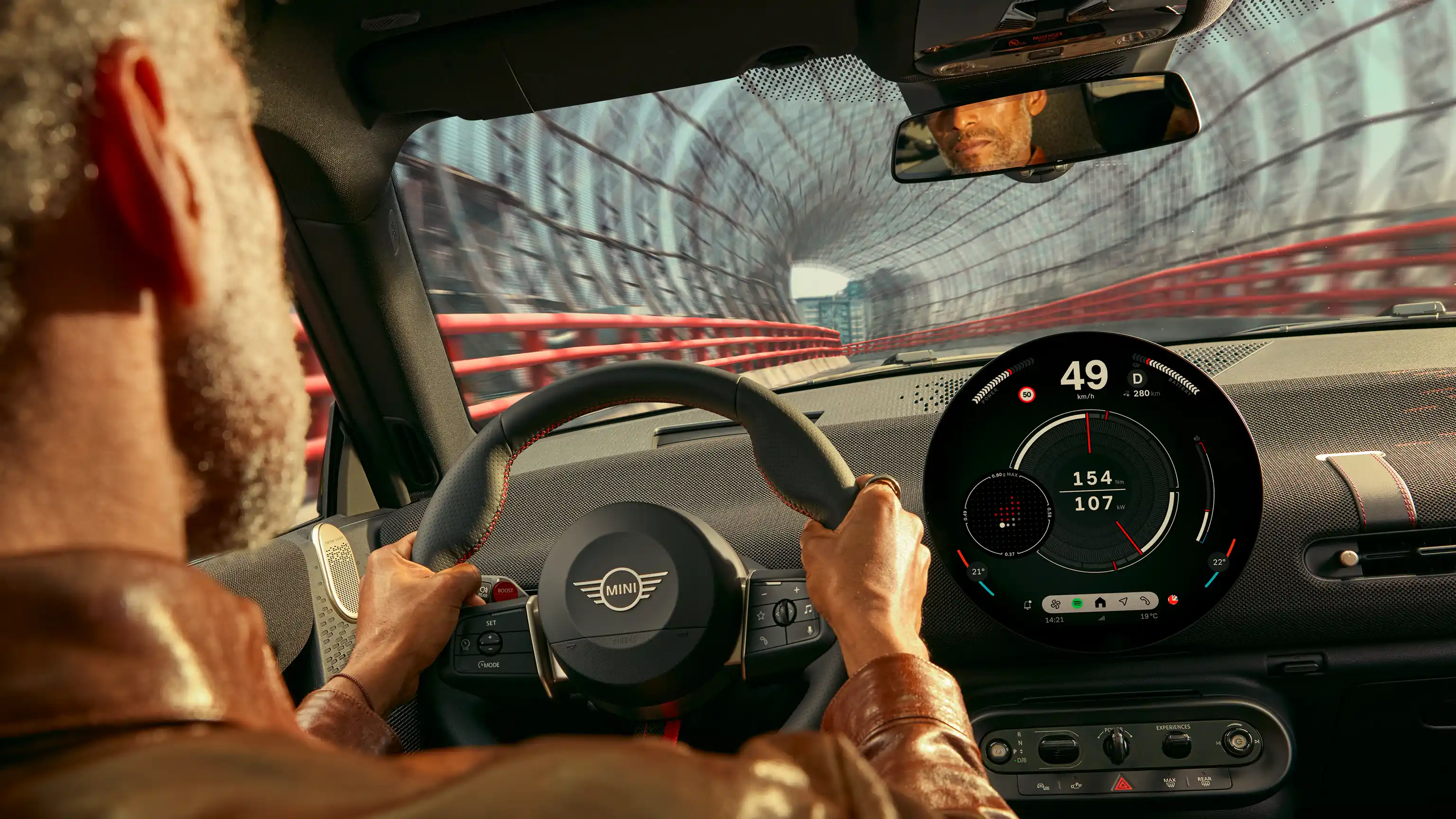
Task: Tap the phone icon on the display bar
Action: 1148,602
